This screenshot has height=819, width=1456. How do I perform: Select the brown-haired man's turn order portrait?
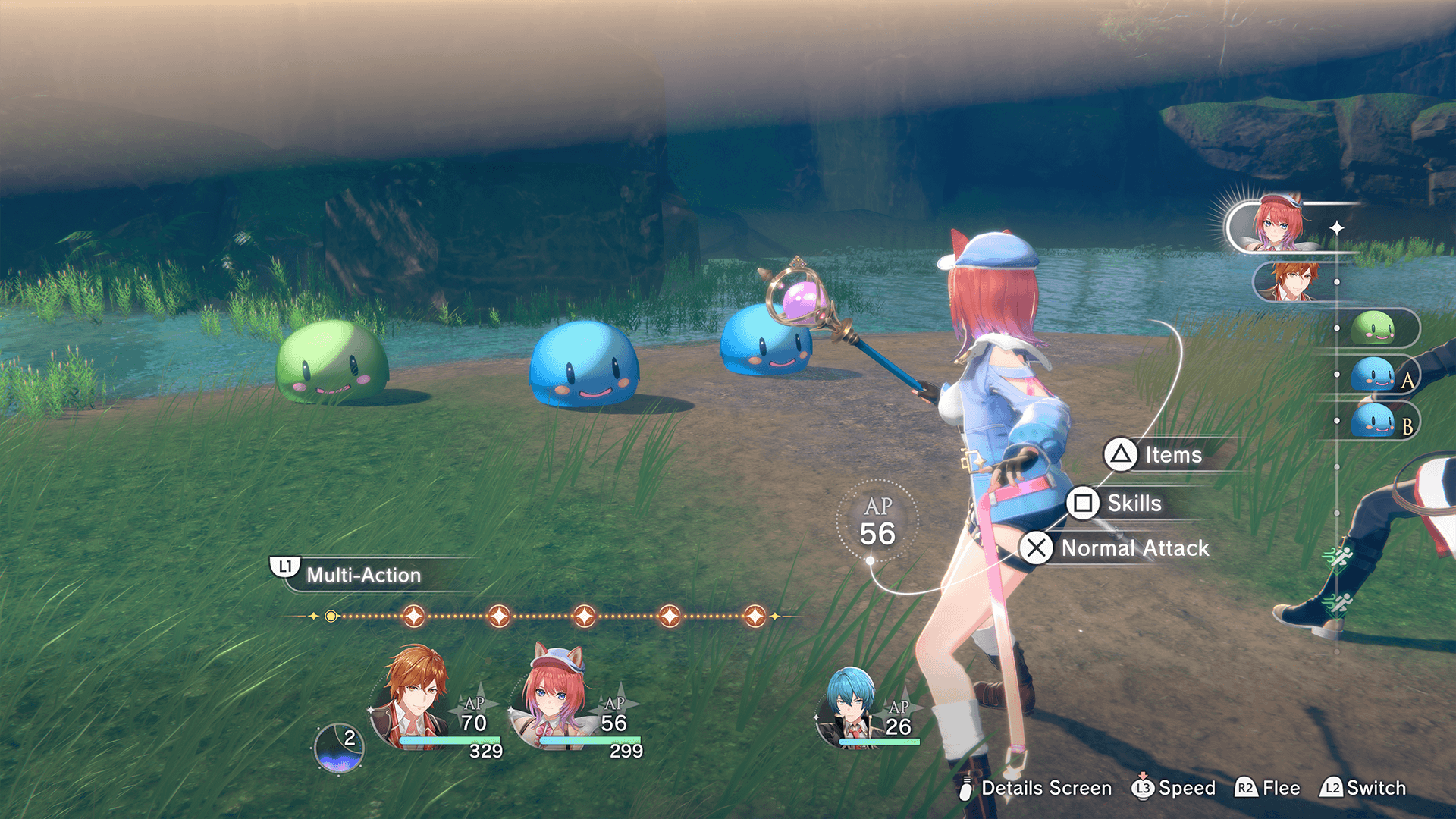click(1292, 281)
